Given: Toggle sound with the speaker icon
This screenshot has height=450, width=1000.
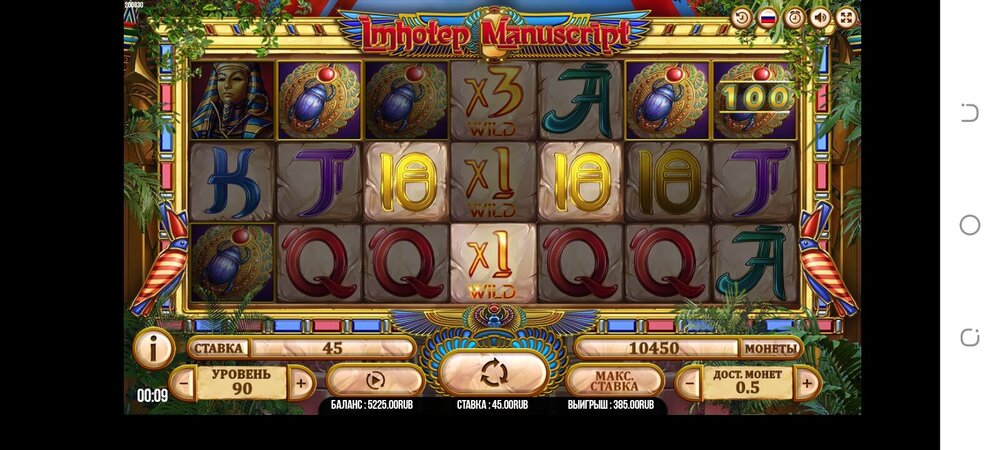Looking at the screenshot, I should point(820,17).
